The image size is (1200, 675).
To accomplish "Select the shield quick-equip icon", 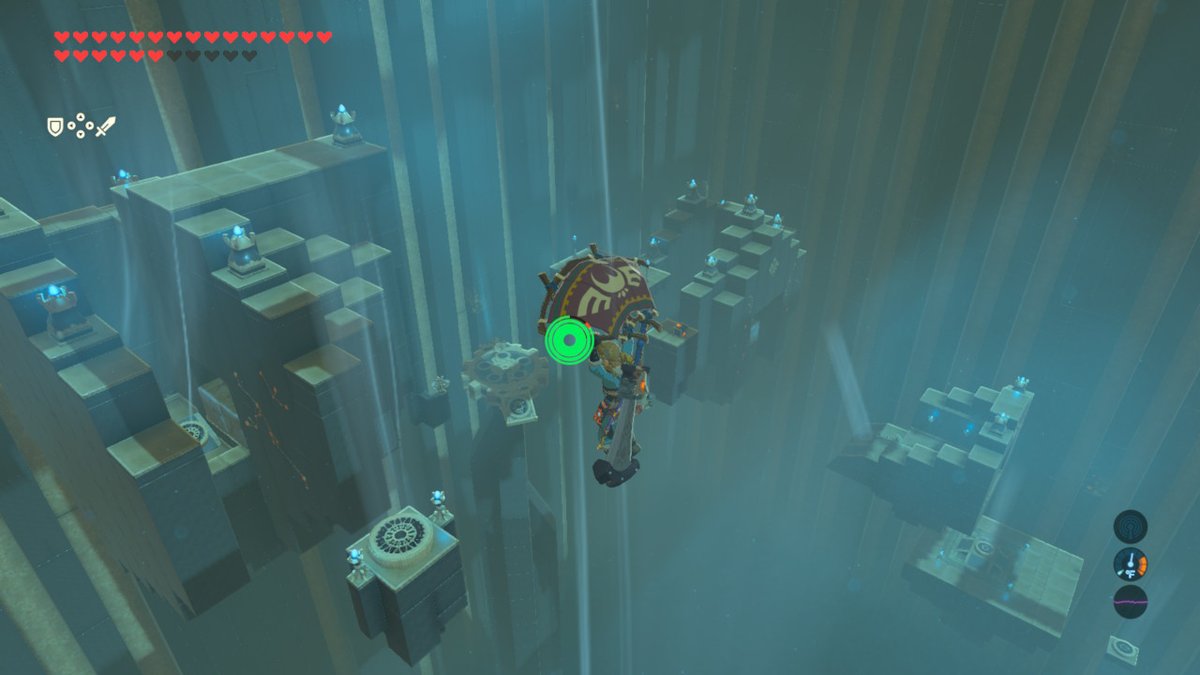I will coord(55,127).
